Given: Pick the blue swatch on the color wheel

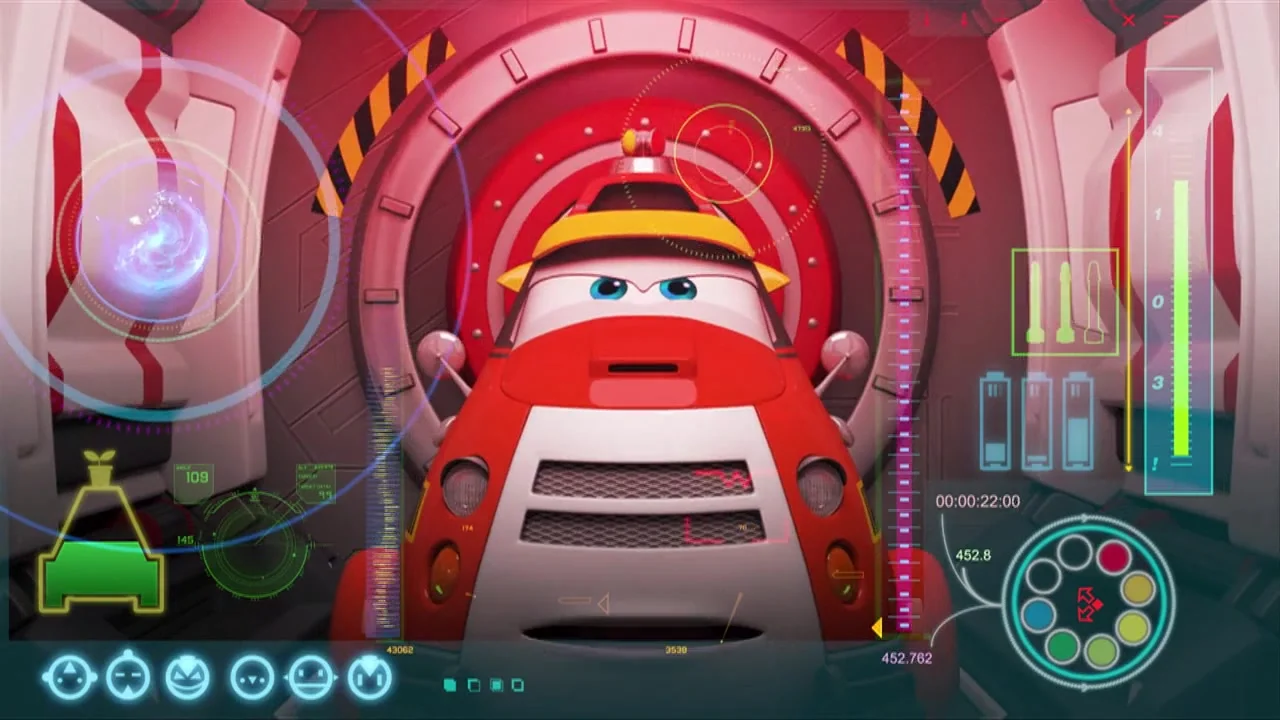Looking at the screenshot, I should click(1038, 614).
